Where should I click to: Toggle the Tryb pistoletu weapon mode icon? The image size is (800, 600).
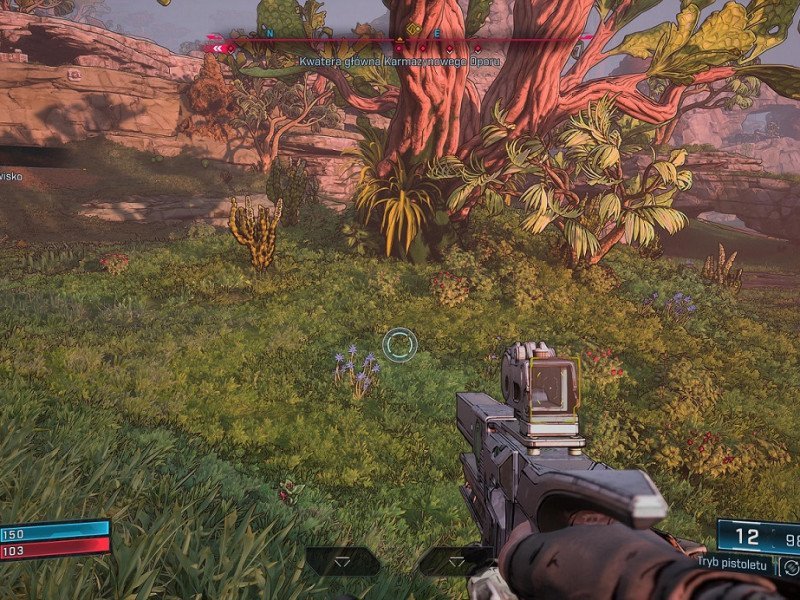pyautogui.click(x=790, y=567)
